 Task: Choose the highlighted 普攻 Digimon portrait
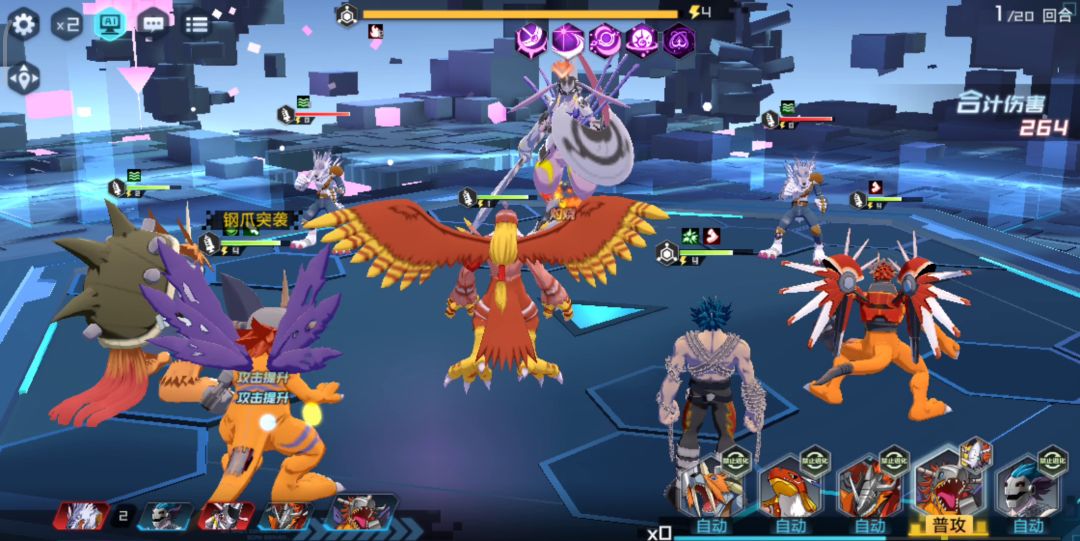pos(947,485)
